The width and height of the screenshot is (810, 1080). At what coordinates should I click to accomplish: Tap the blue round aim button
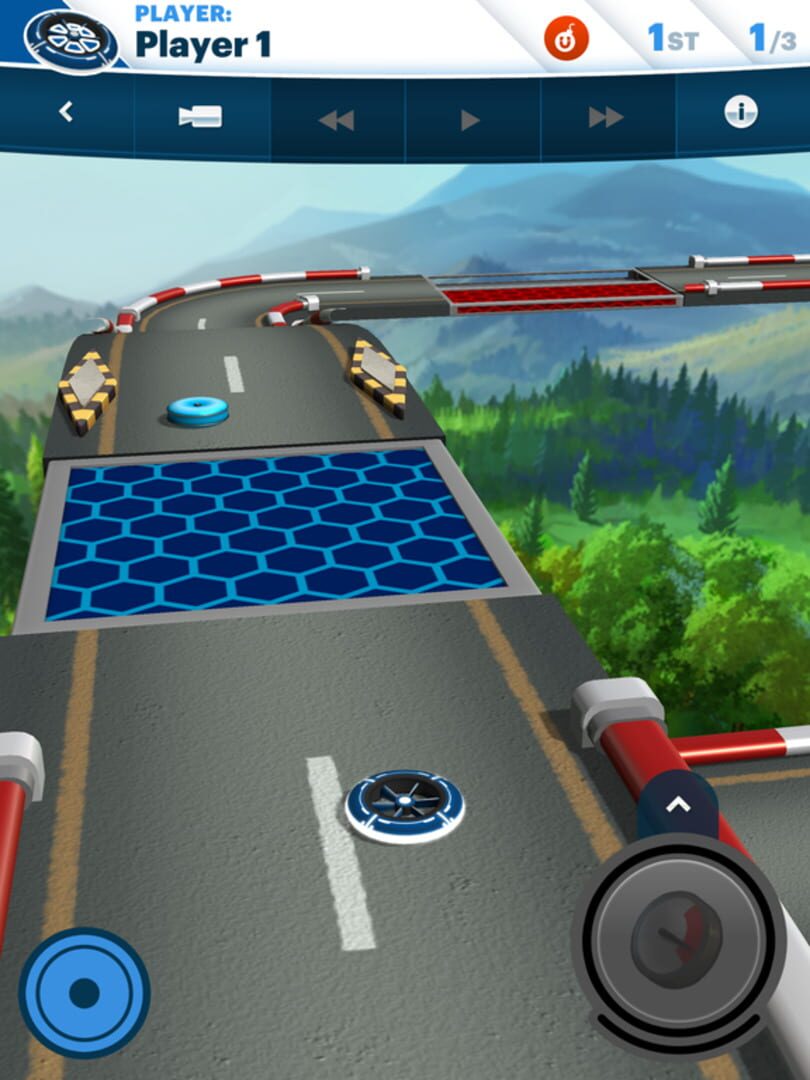84,993
